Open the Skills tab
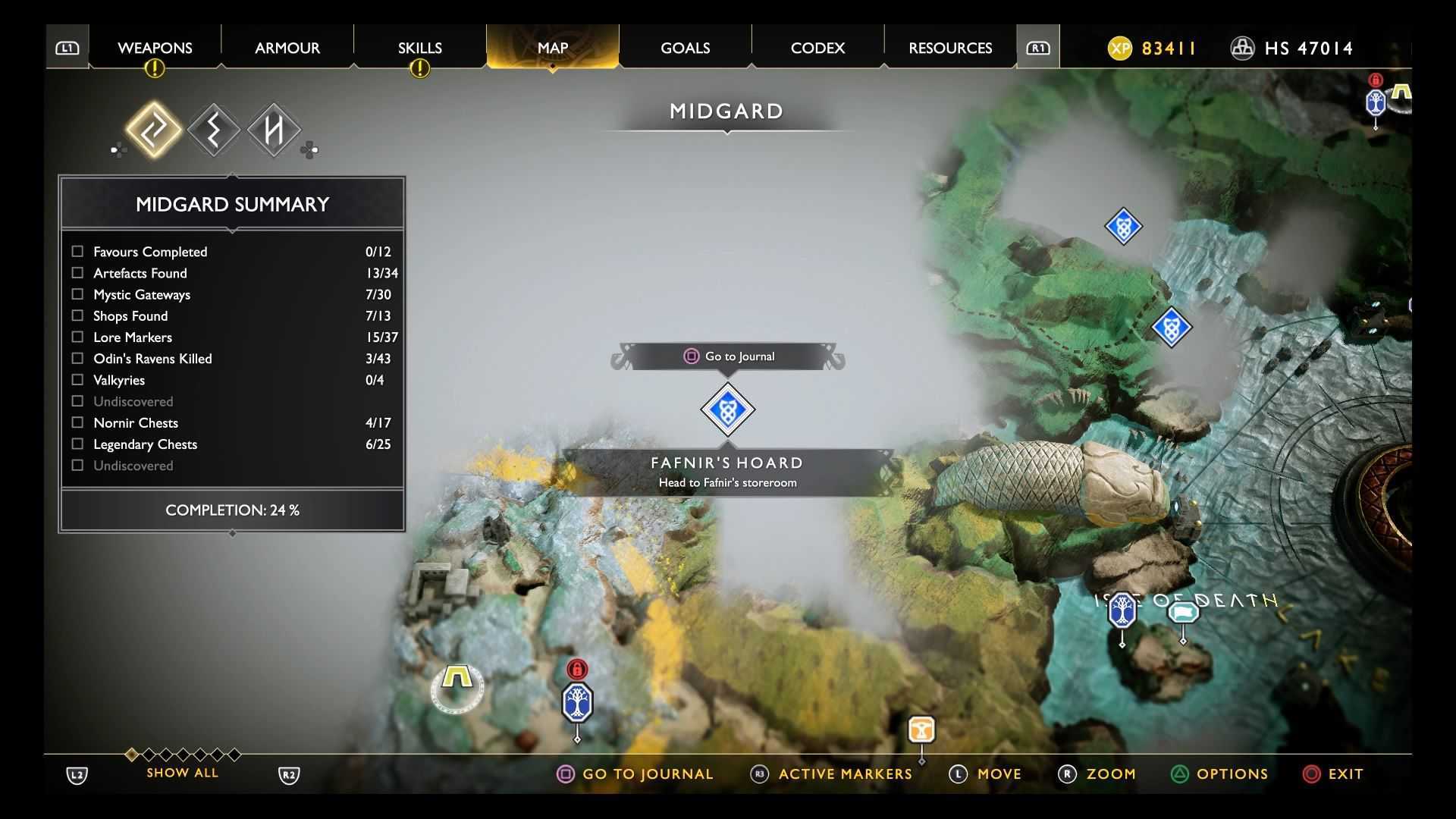1456x819 pixels. (419, 48)
